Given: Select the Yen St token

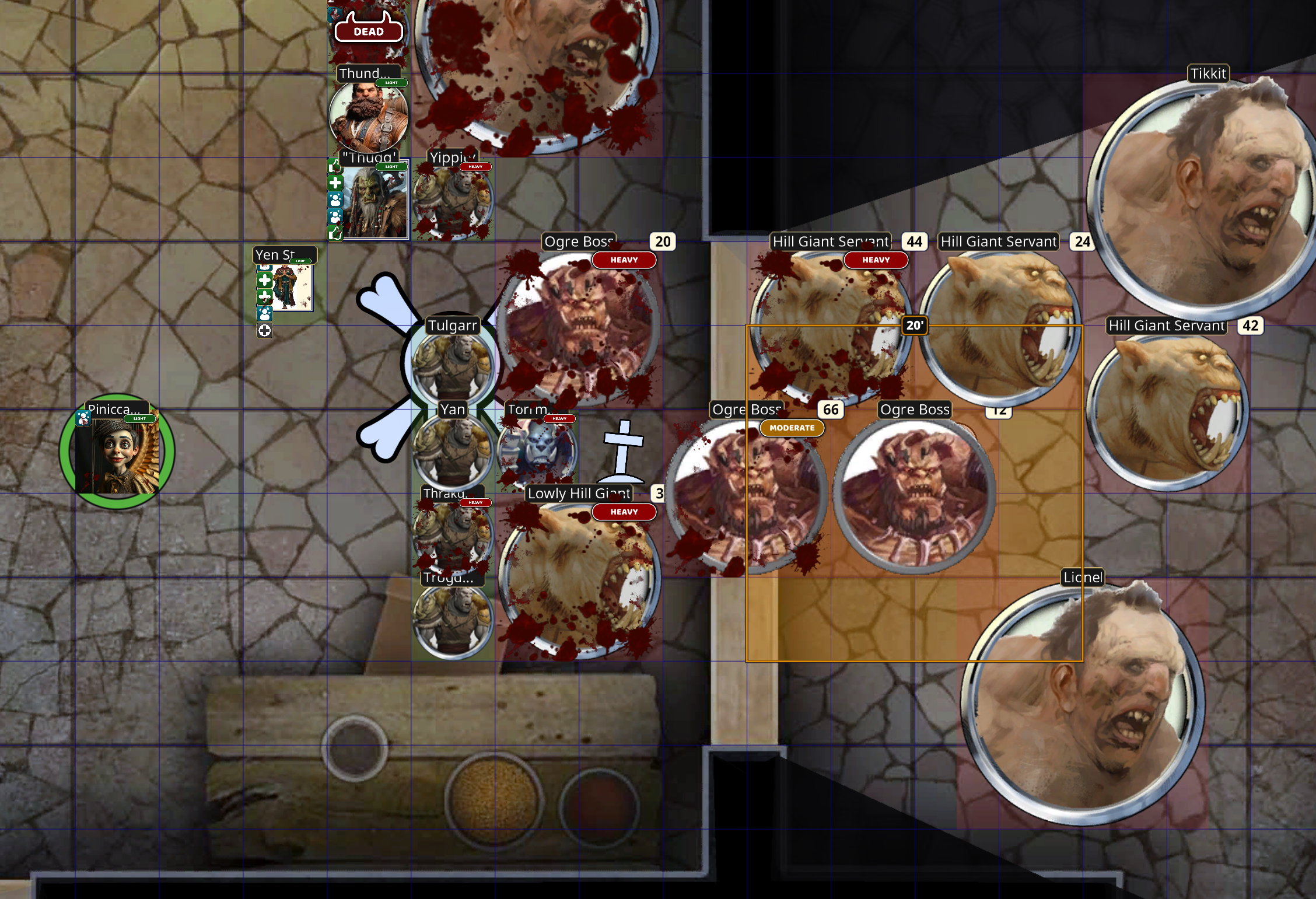Looking at the screenshot, I should point(292,287).
